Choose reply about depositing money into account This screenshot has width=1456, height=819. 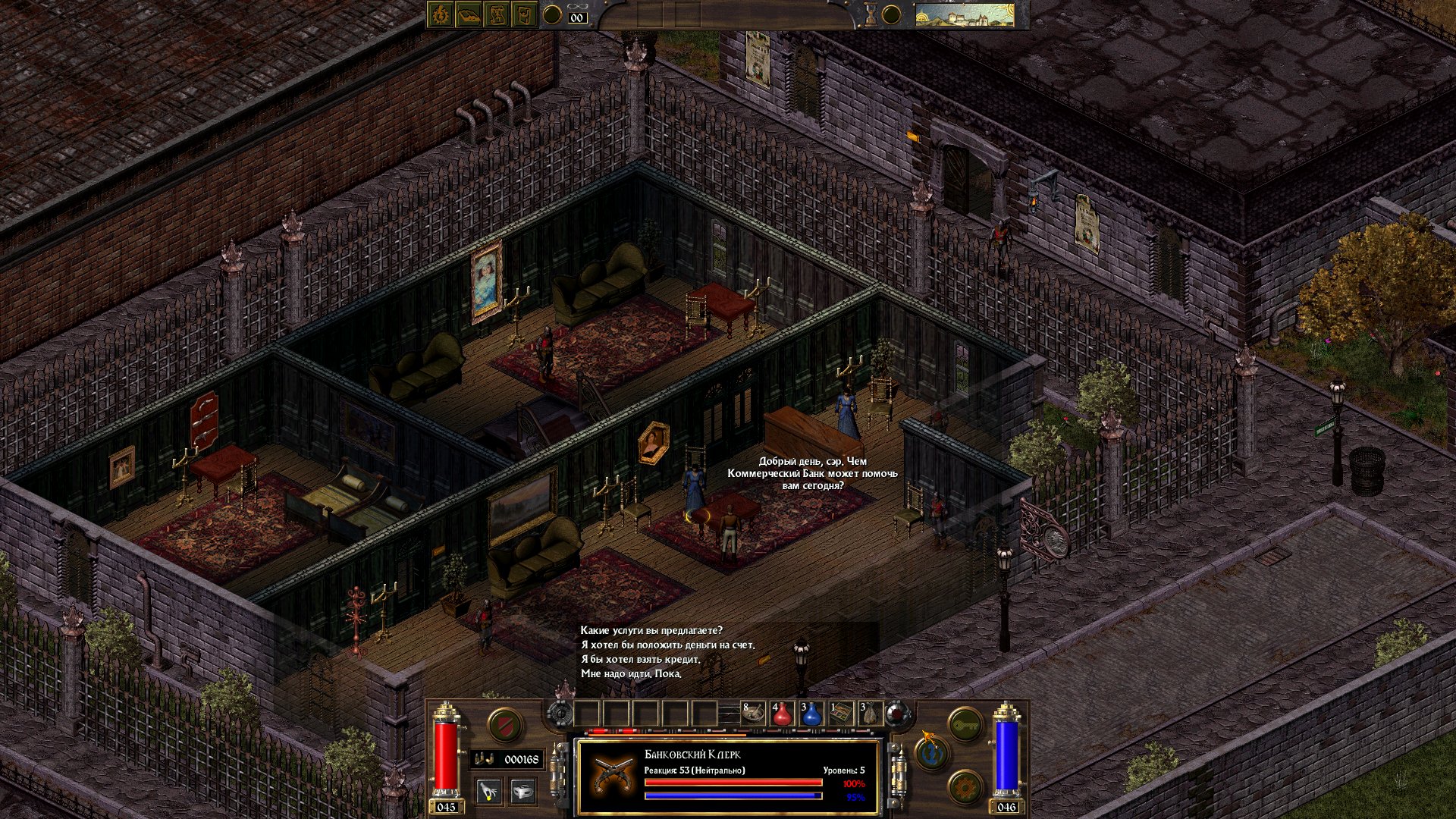pyautogui.click(x=667, y=645)
